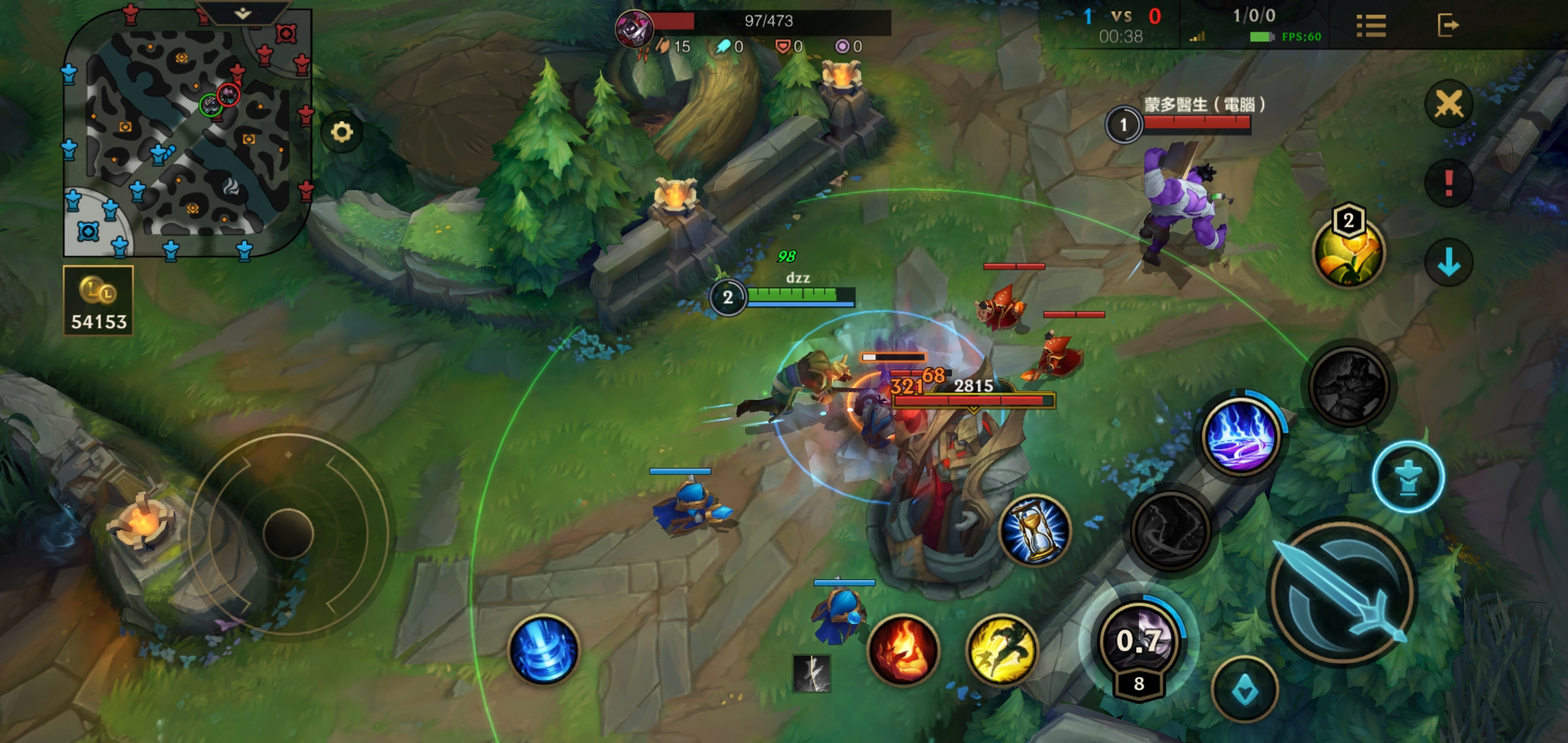1568x743 pixels.
Task: Cast the Ignite flame spell
Action: coord(904,650)
